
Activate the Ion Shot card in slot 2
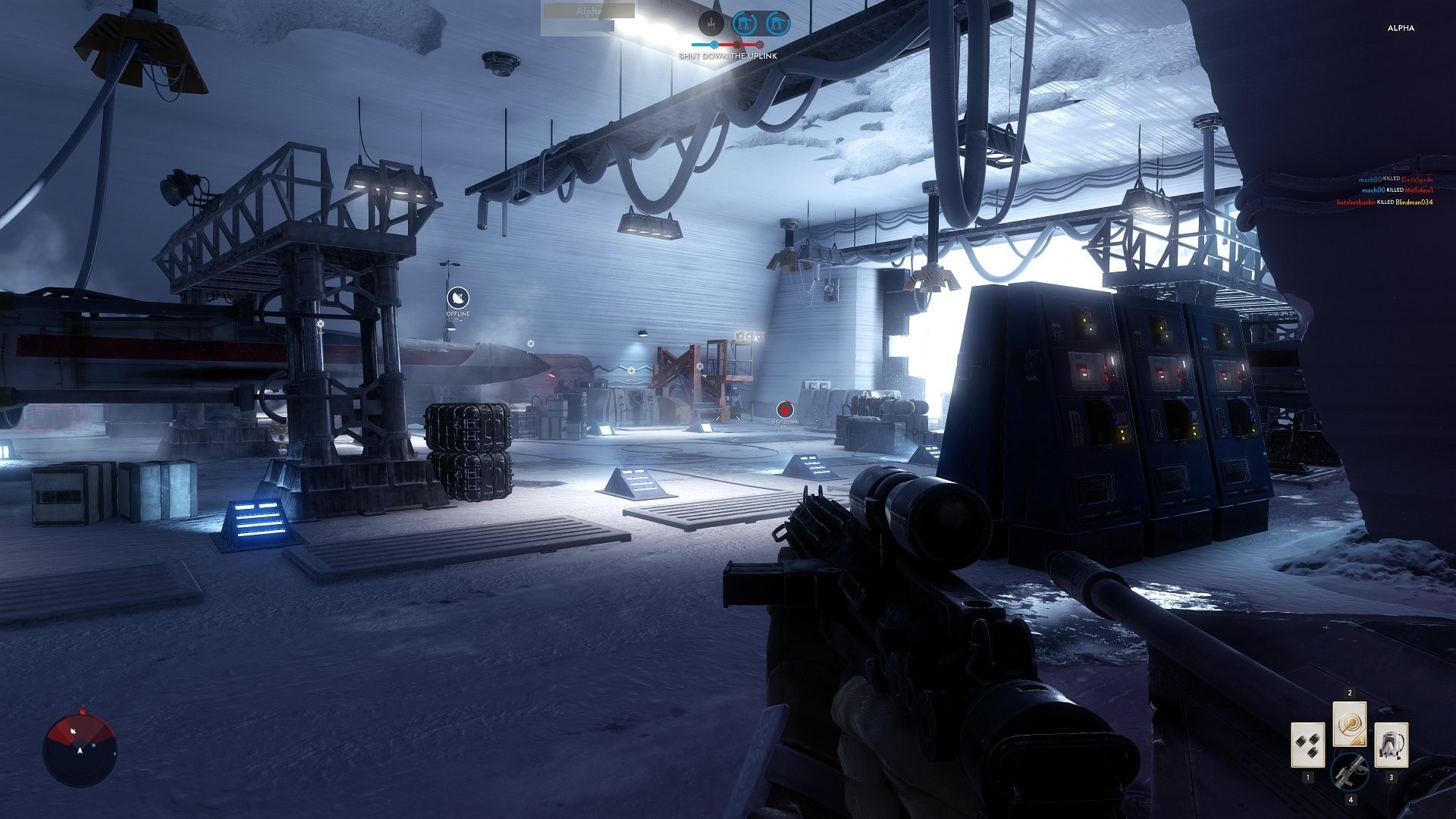pyautogui.click(x=1350, y=723)
